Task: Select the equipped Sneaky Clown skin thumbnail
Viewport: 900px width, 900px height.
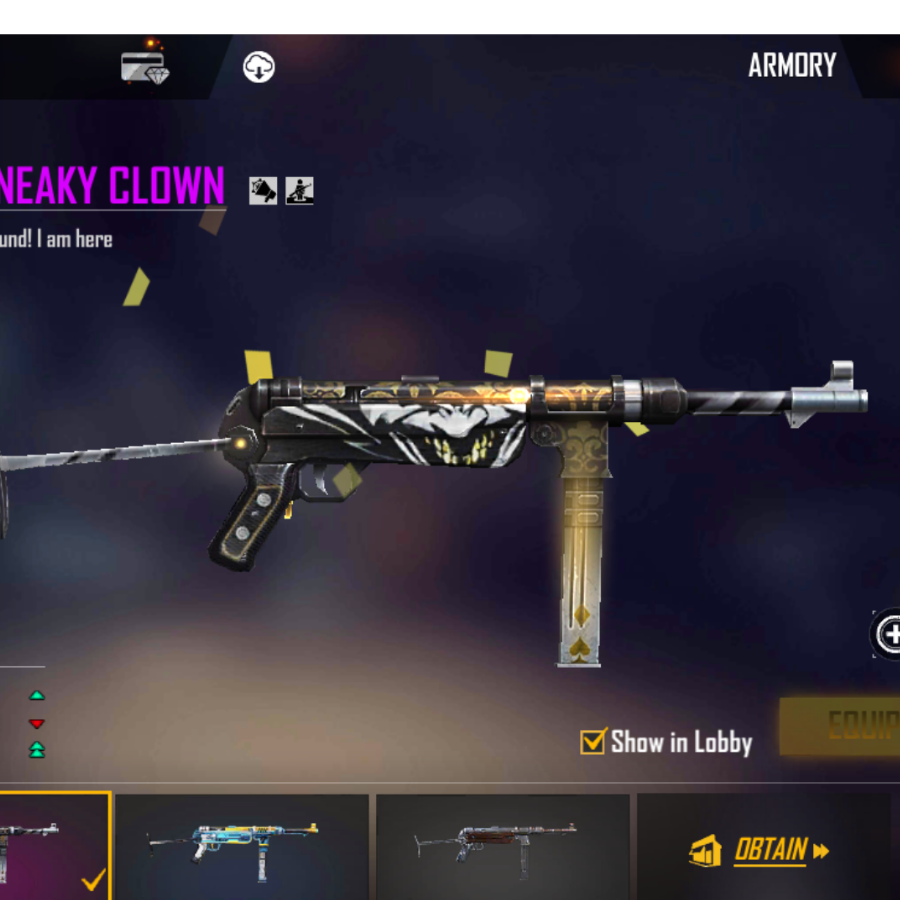Action: click(x=52, y=845)
